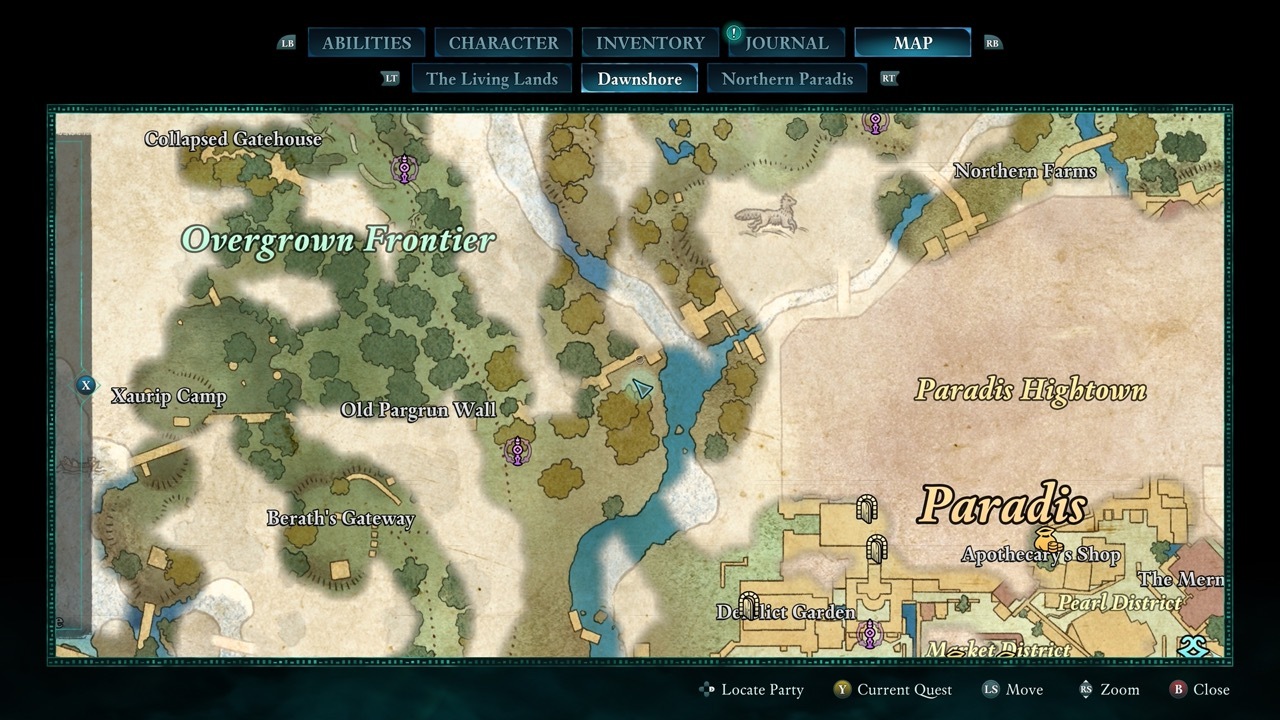This screenshot has width=1280, height=720.
Task: Select the Xaurip Camp location label
Action: click(x=168, y=396)
